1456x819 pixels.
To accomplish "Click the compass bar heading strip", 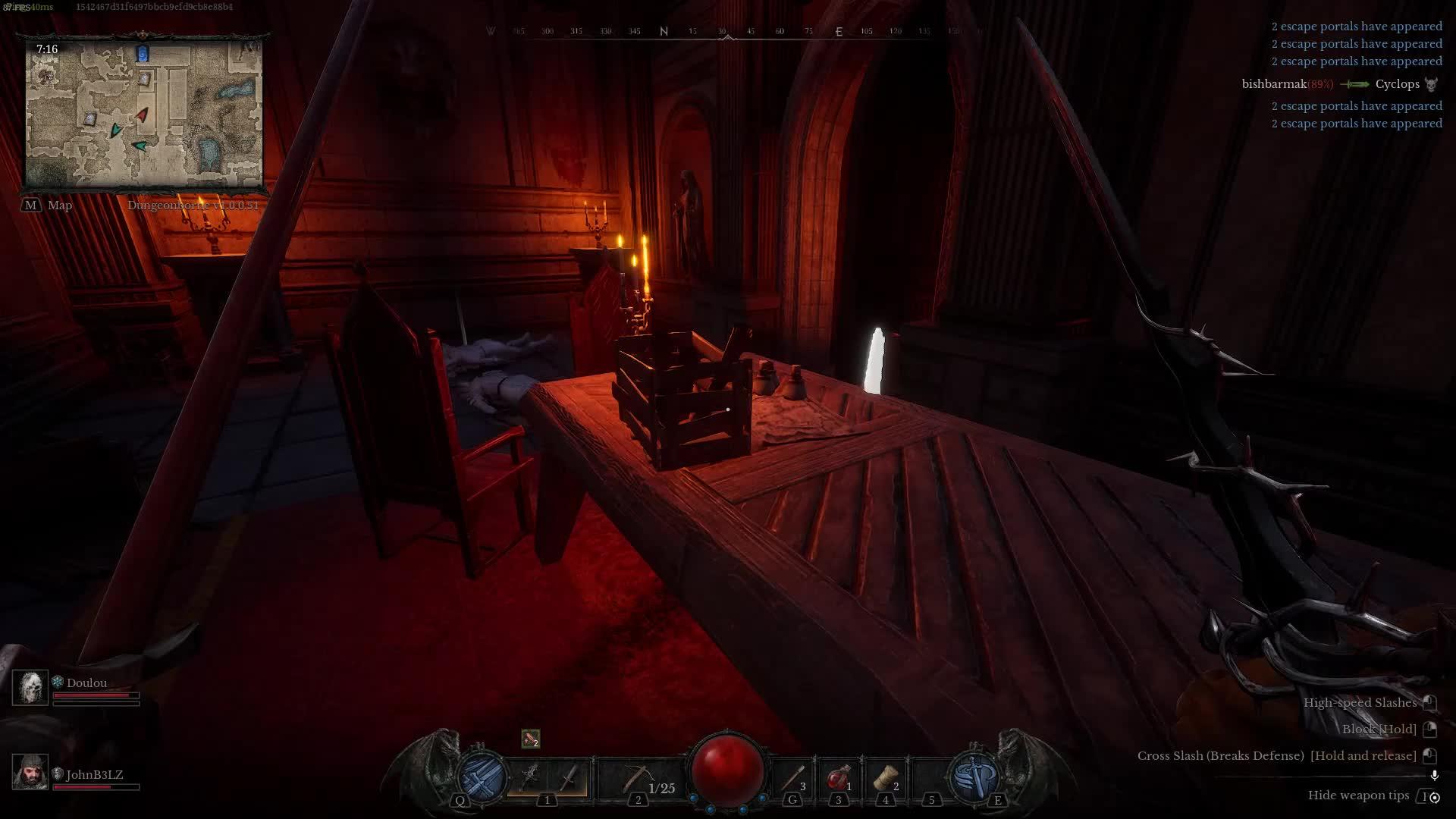I will point(728,32).
